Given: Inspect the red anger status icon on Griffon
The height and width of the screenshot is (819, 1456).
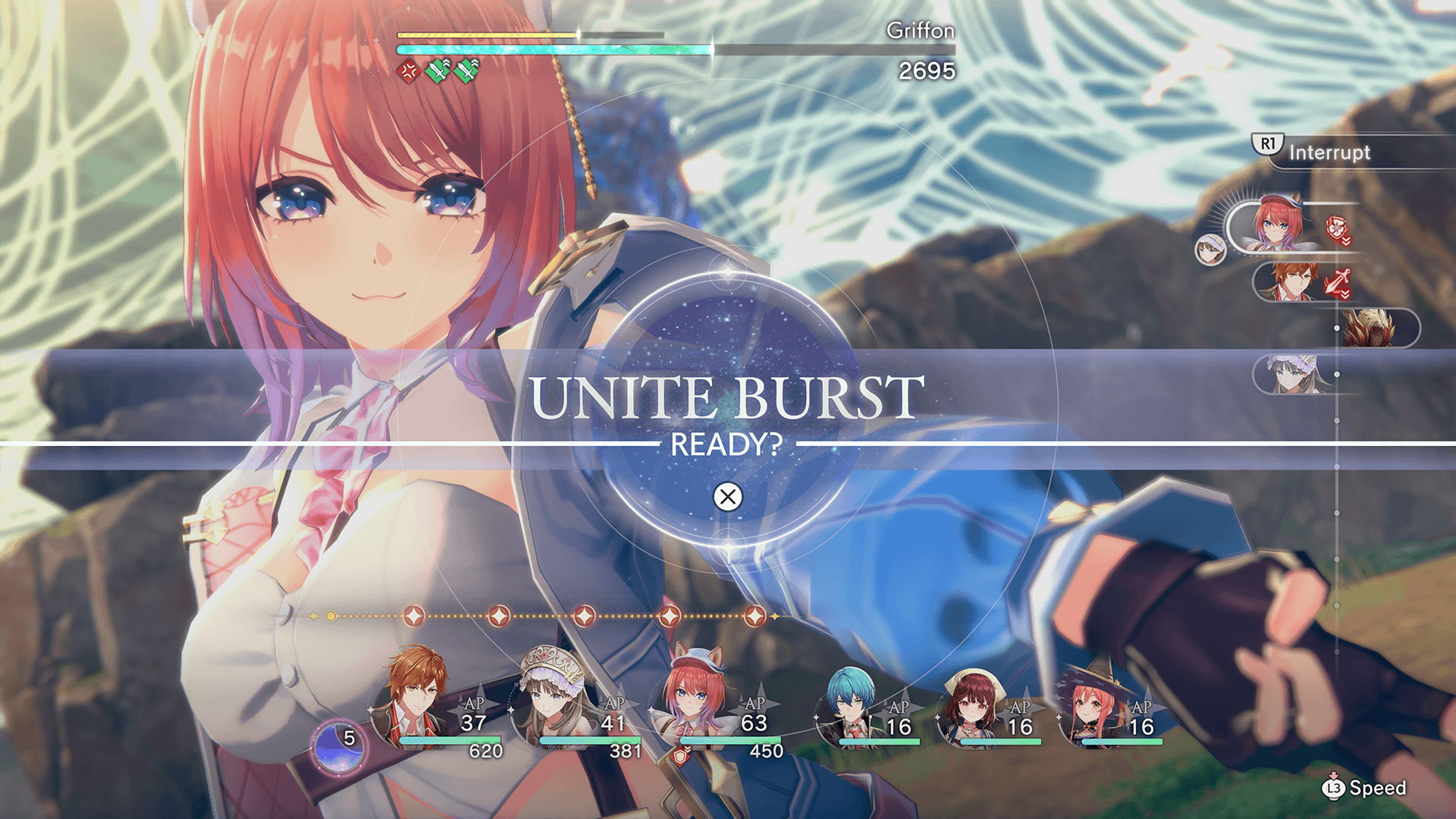Looking at the screenshot, I should 409,72.
